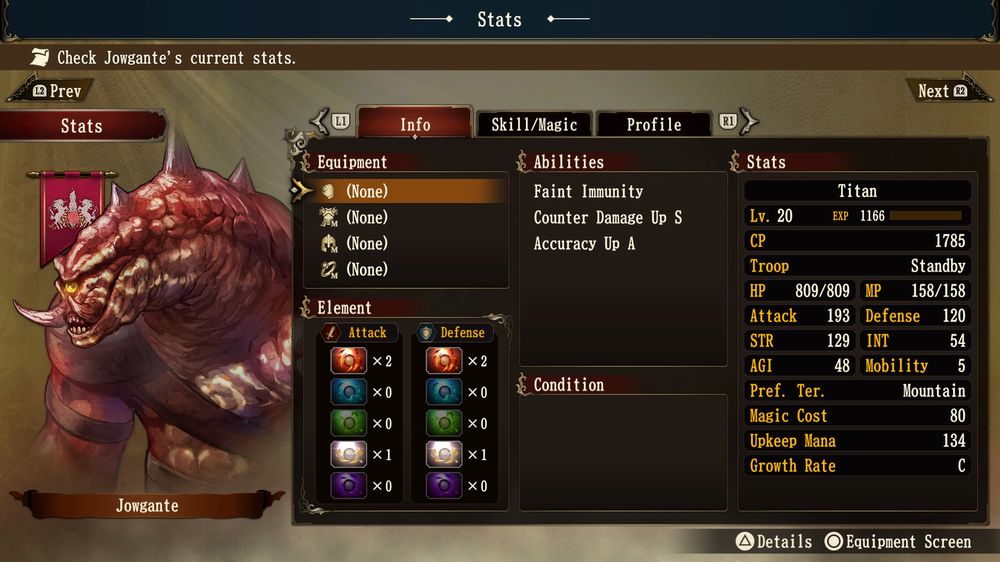
Task: Click the Details option
Action: point(774,541)
